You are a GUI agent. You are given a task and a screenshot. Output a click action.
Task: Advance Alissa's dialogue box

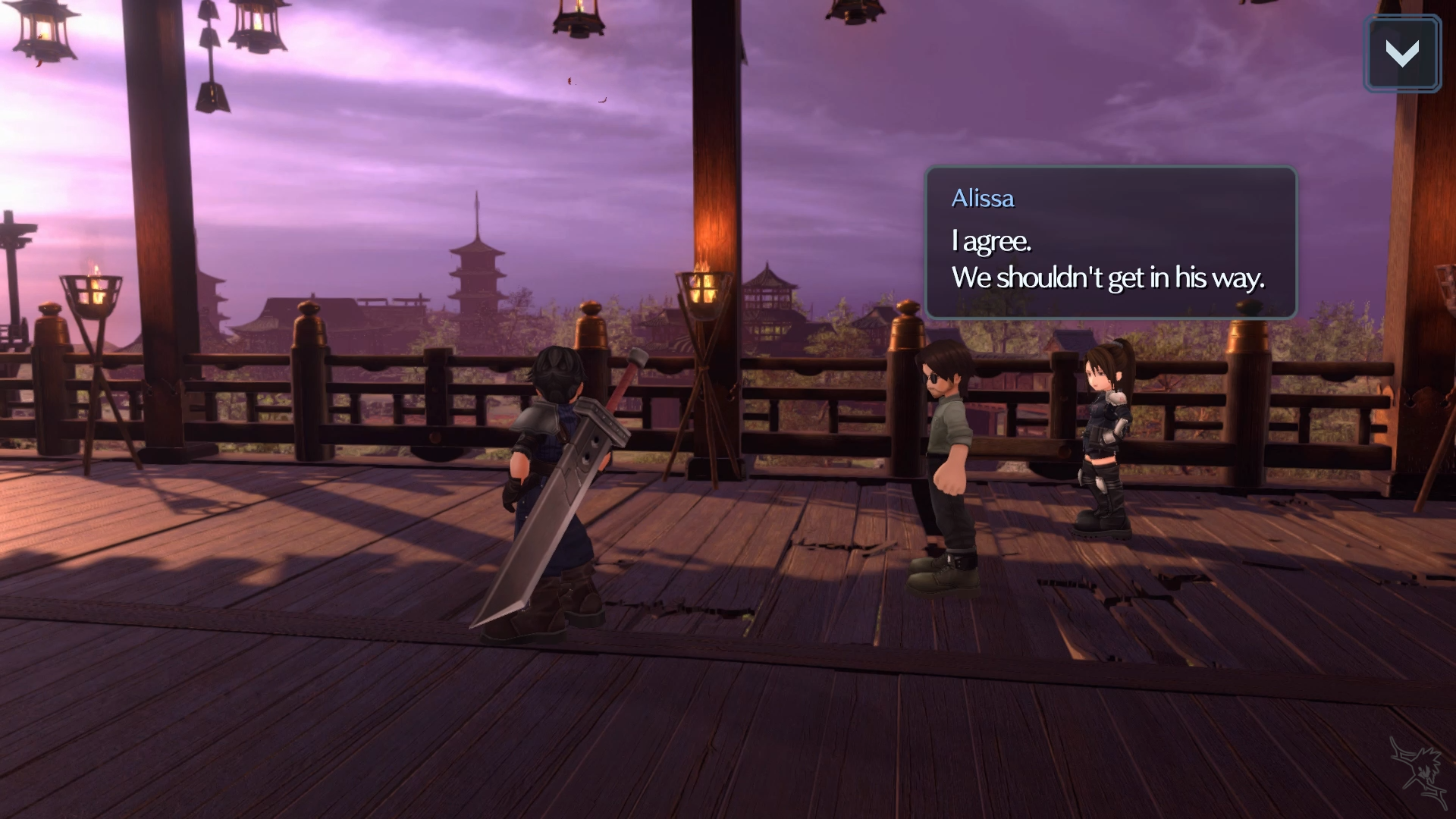pos(1110,243)
